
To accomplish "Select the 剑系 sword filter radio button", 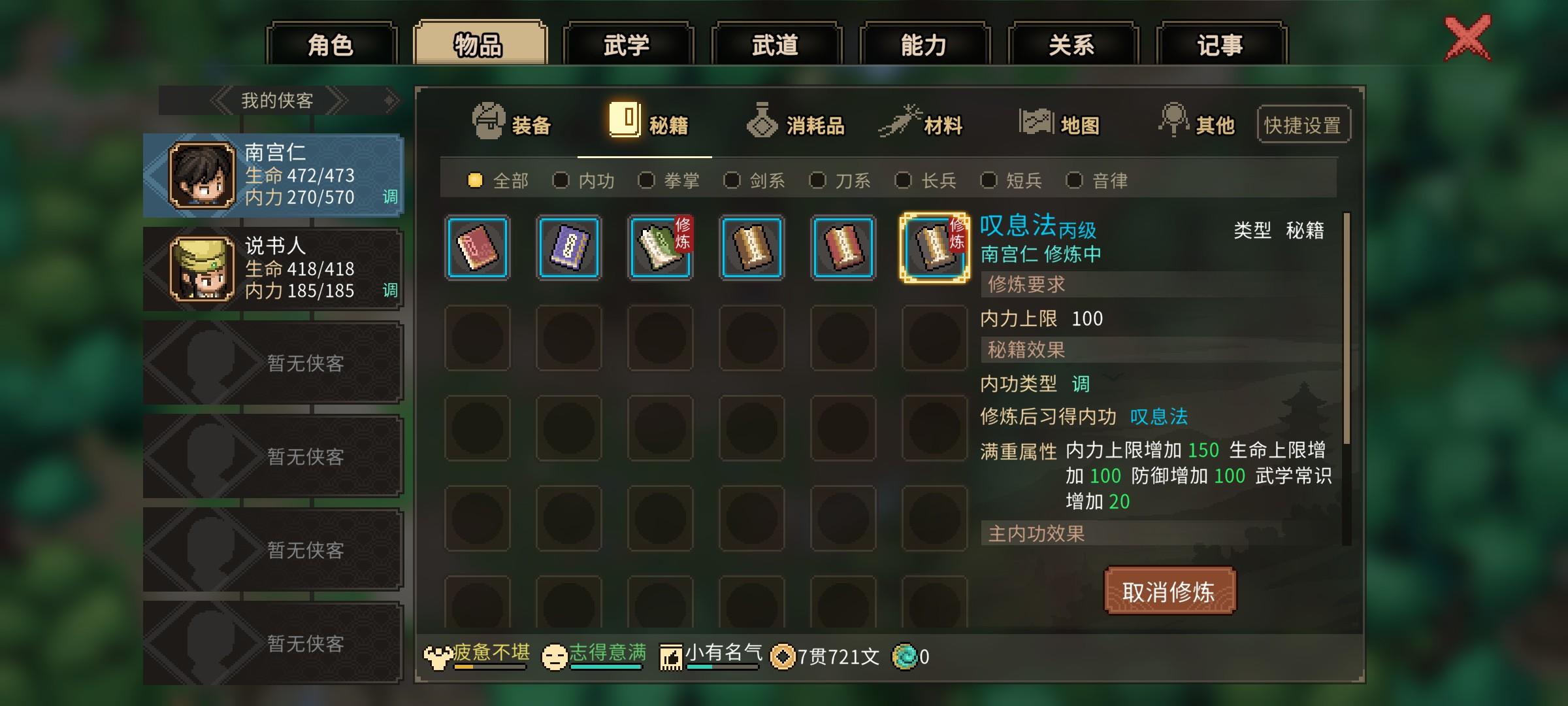I will click(x=732, y=180).
